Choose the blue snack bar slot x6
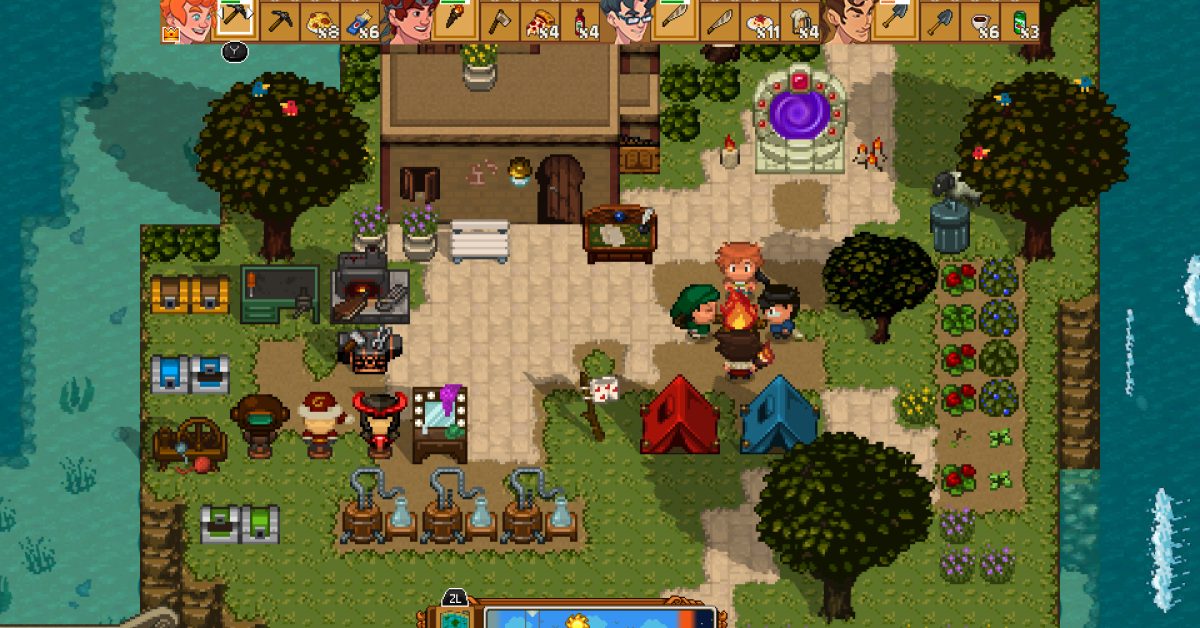Image resolution: width=1200 pixels, height=628 pixels. point(362,21)
